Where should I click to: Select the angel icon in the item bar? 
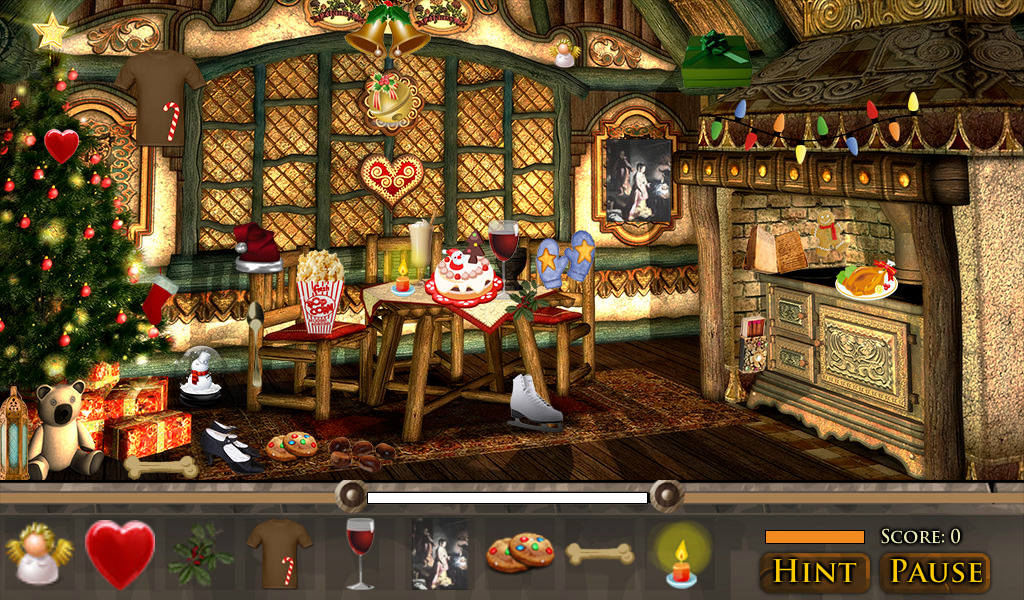pos(40,553)
